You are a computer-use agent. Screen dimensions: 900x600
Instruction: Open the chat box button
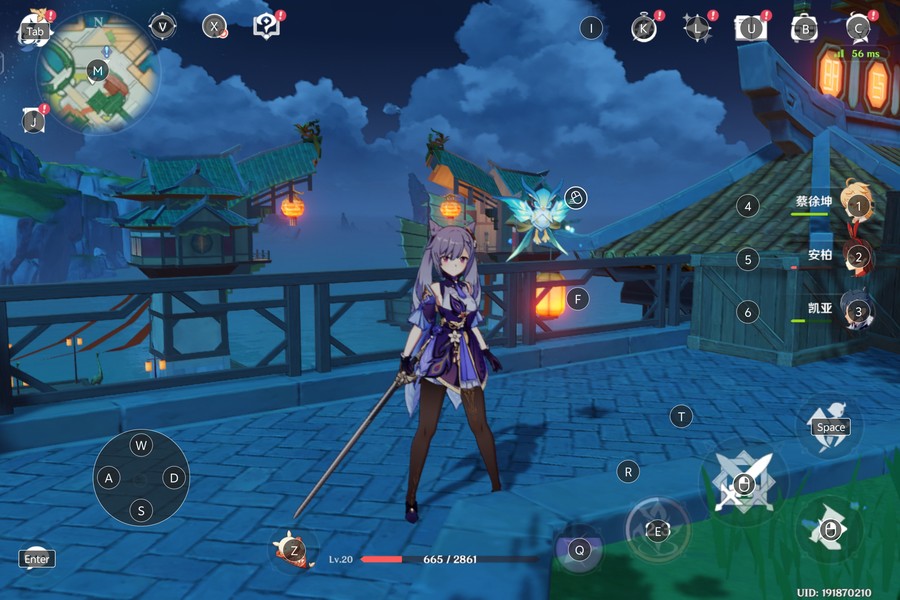tap(37, 558)
